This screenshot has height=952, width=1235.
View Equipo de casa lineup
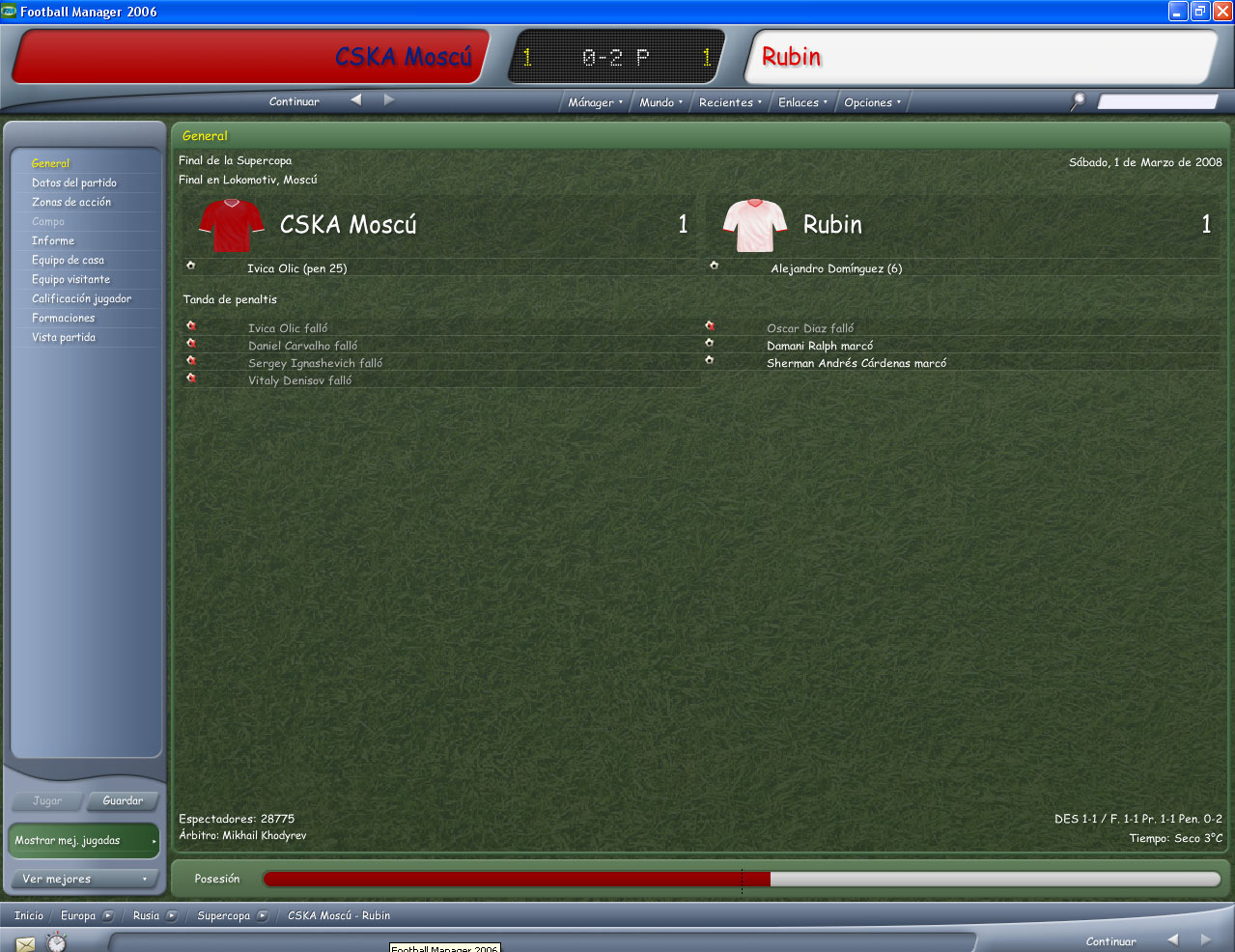pyautogui.click(x=68, y=260)
